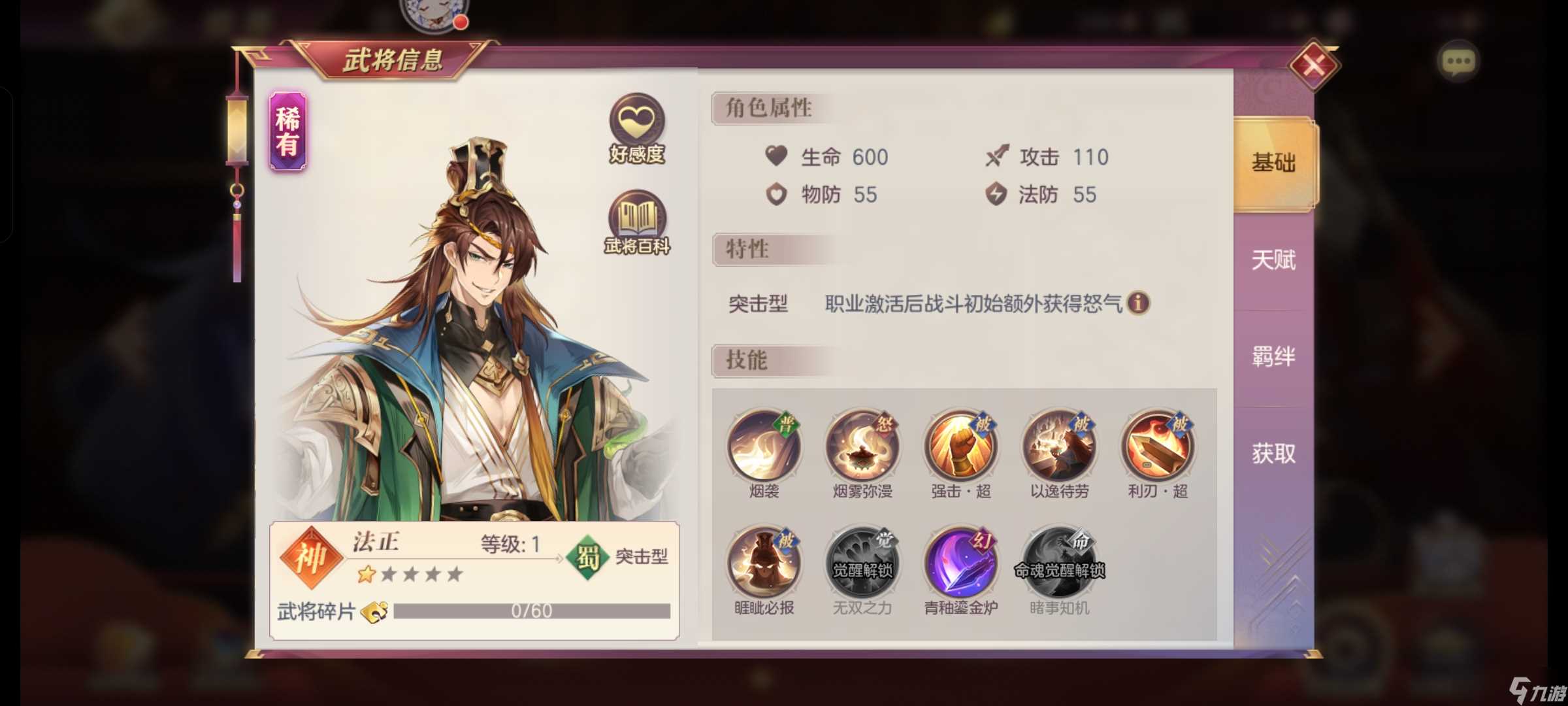The width and height of the screenshot is (1568, 706).
Task: Select the locked 无双之力 awakening skill
Action: click(x=864, y=562)
